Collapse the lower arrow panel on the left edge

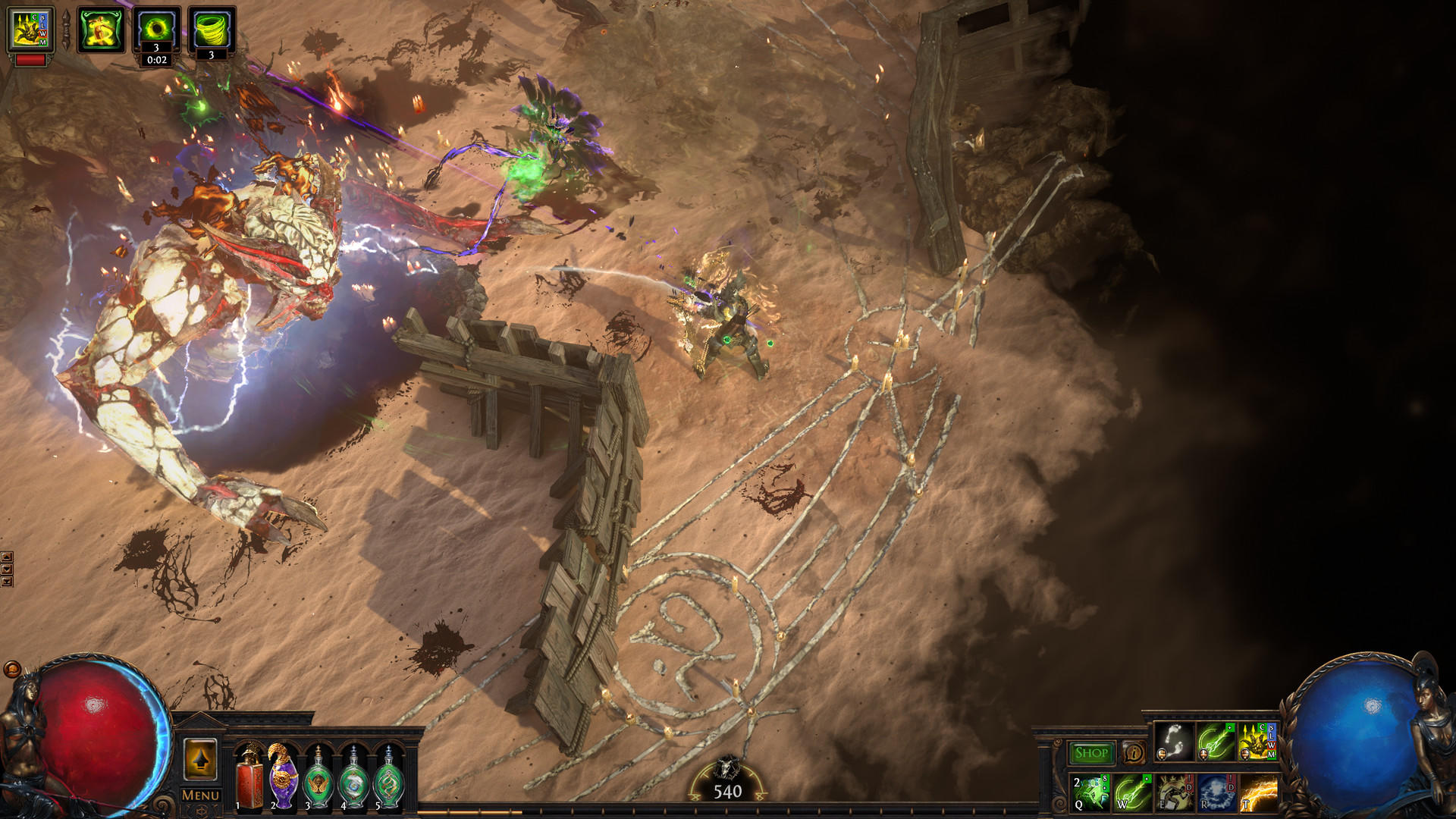pos(7,570)
